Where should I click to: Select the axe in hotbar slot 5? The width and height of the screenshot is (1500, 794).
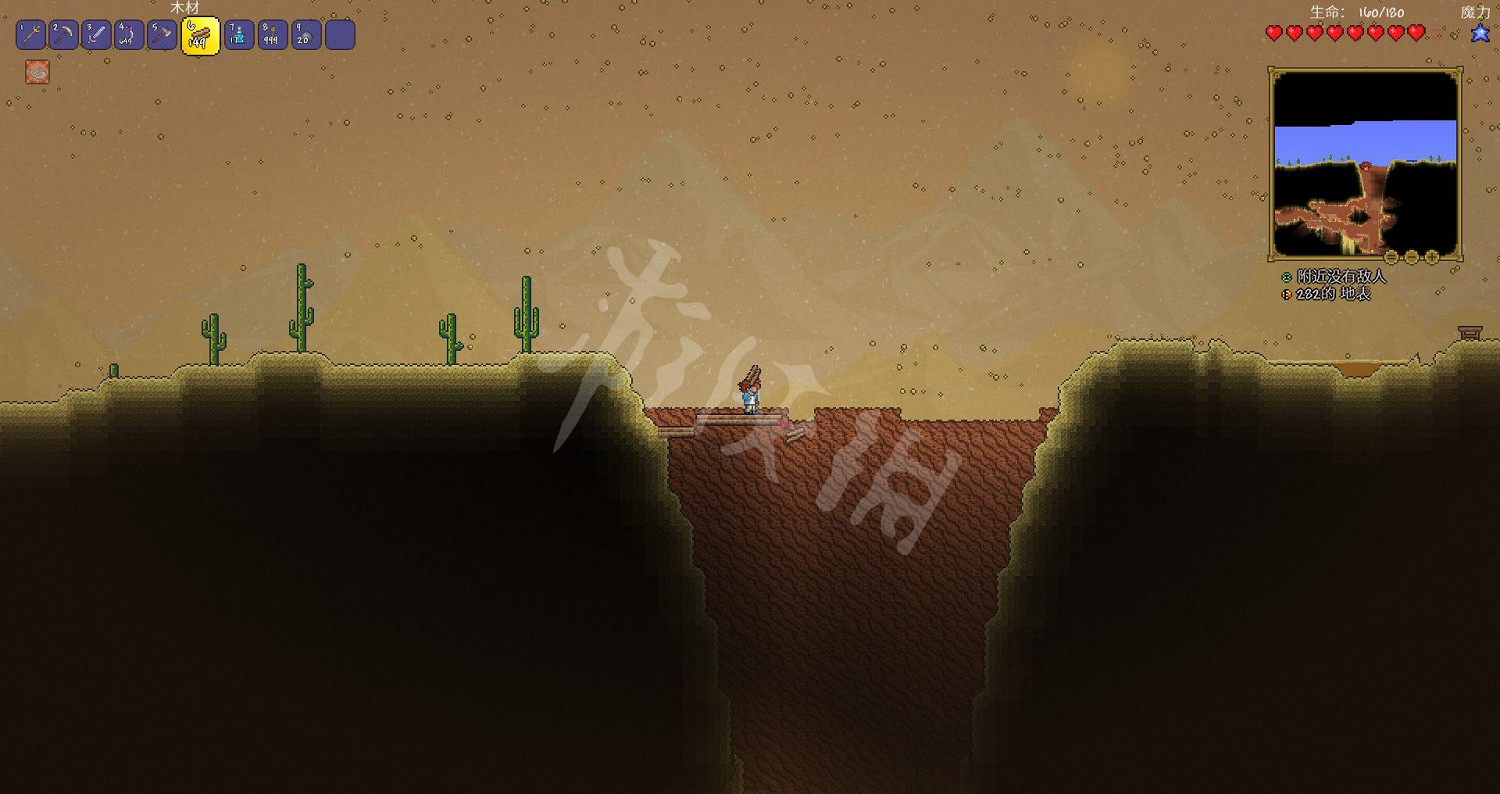(162, 33)
